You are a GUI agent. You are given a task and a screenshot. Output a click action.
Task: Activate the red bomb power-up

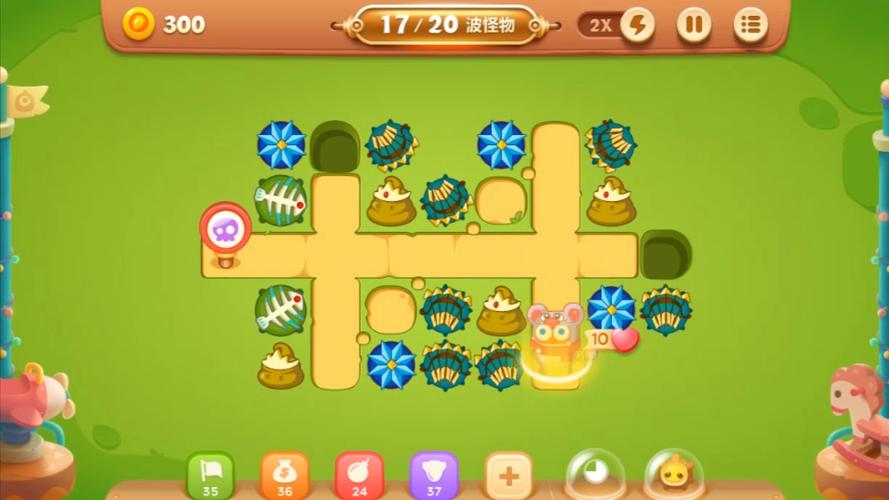pyautogui.click(x=359, y=474)
